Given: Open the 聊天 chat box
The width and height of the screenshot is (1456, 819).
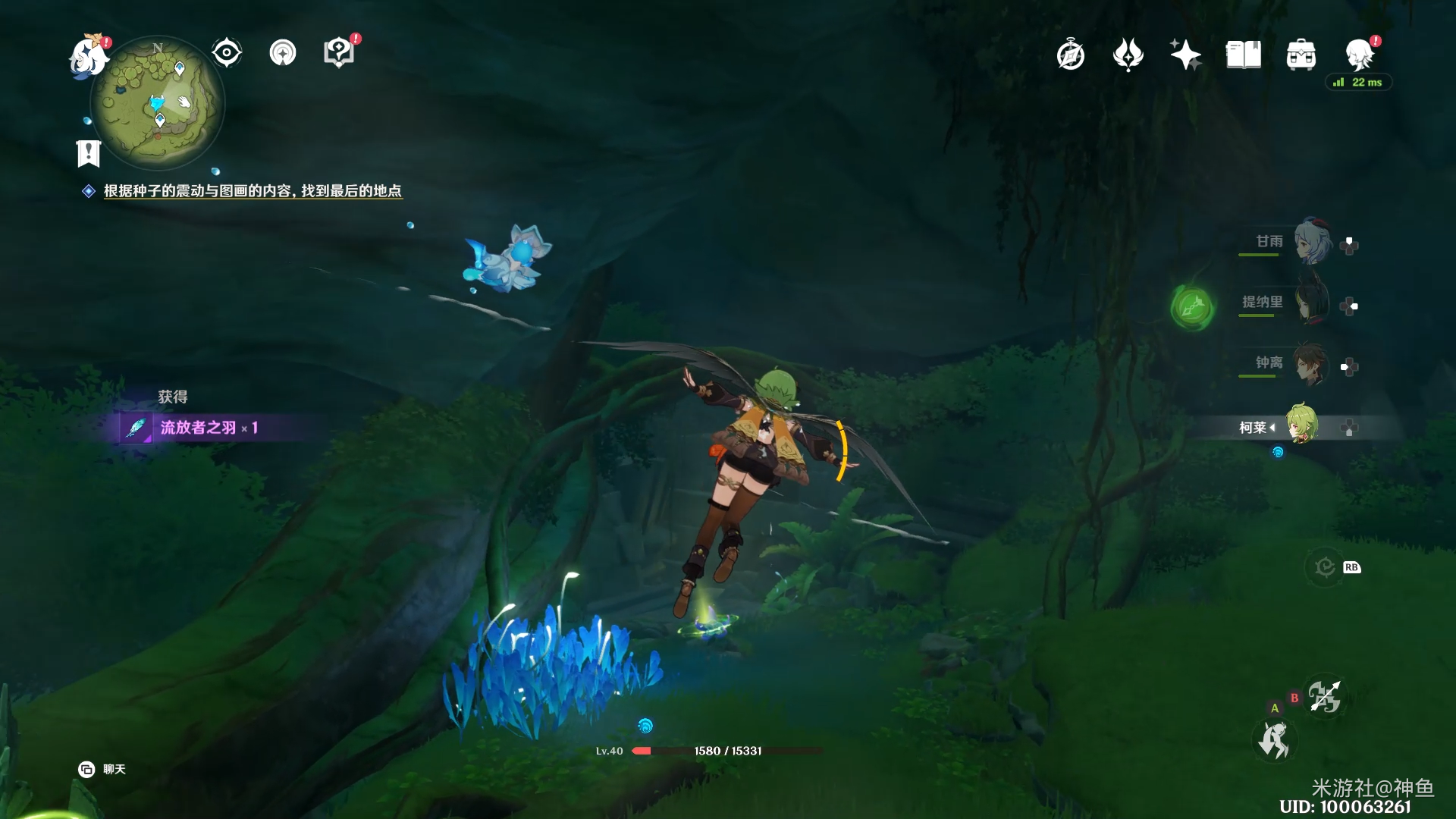Looking at the screenshot, I should pos(102,770).
